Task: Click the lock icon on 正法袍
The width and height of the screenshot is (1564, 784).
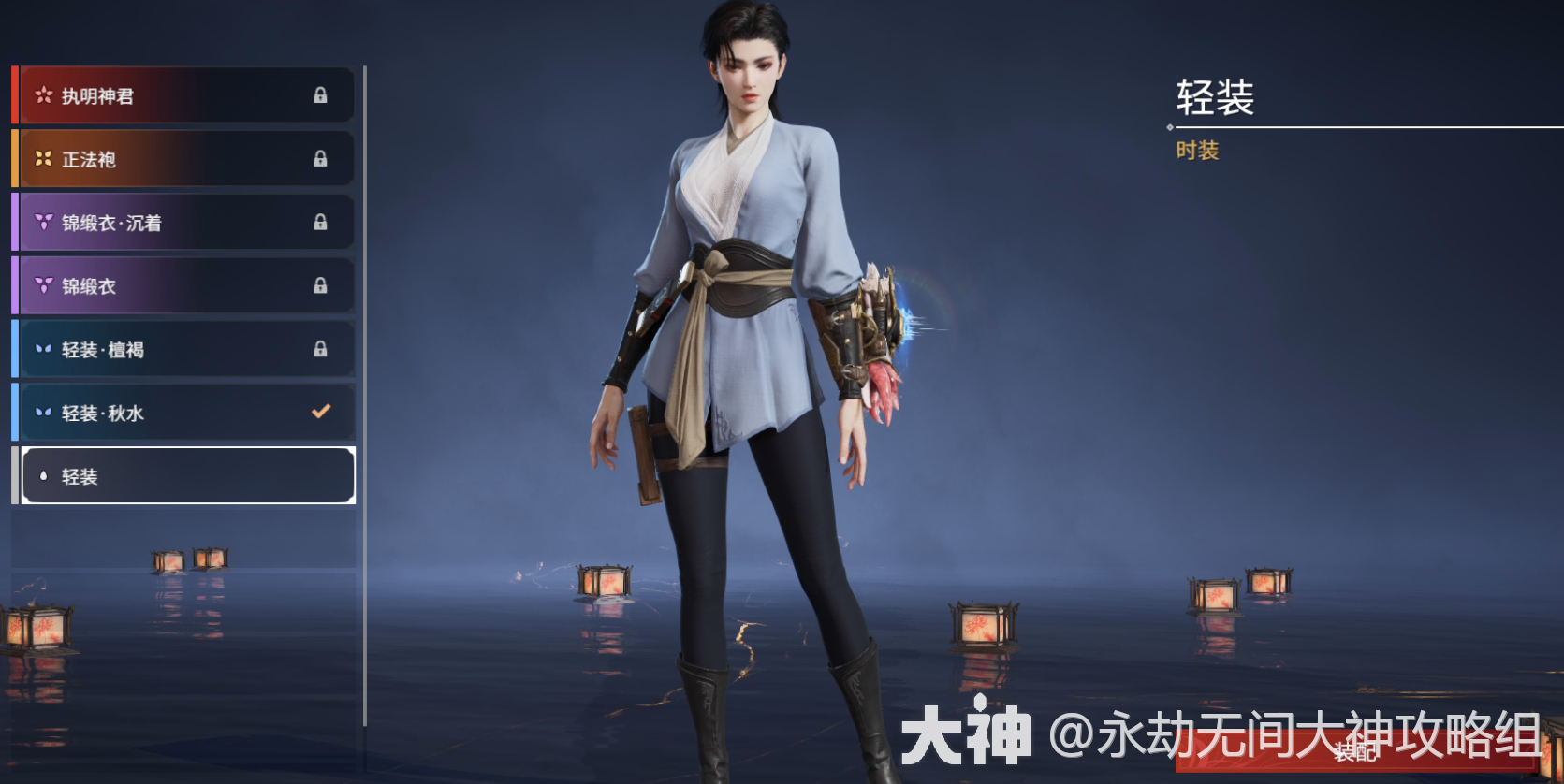Action: click(x=321, y=158)
